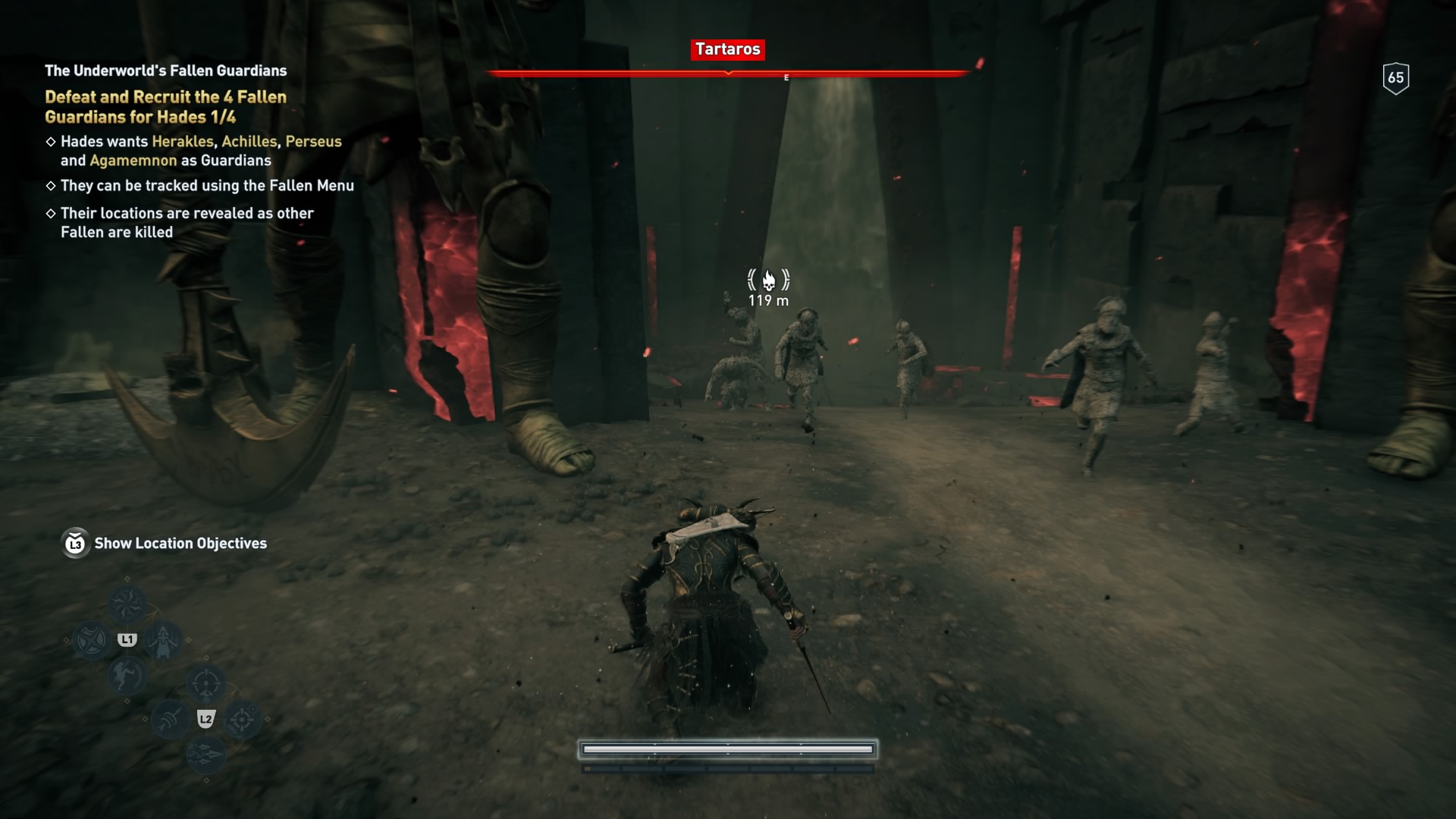Click the Tartaros region title banner
The image size is (1456, 819).
727,50
